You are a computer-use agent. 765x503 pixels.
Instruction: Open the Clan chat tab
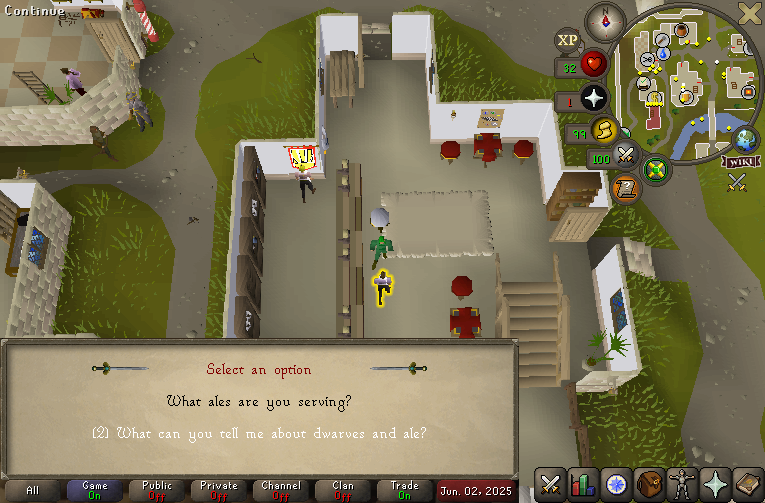click(343, 490)
